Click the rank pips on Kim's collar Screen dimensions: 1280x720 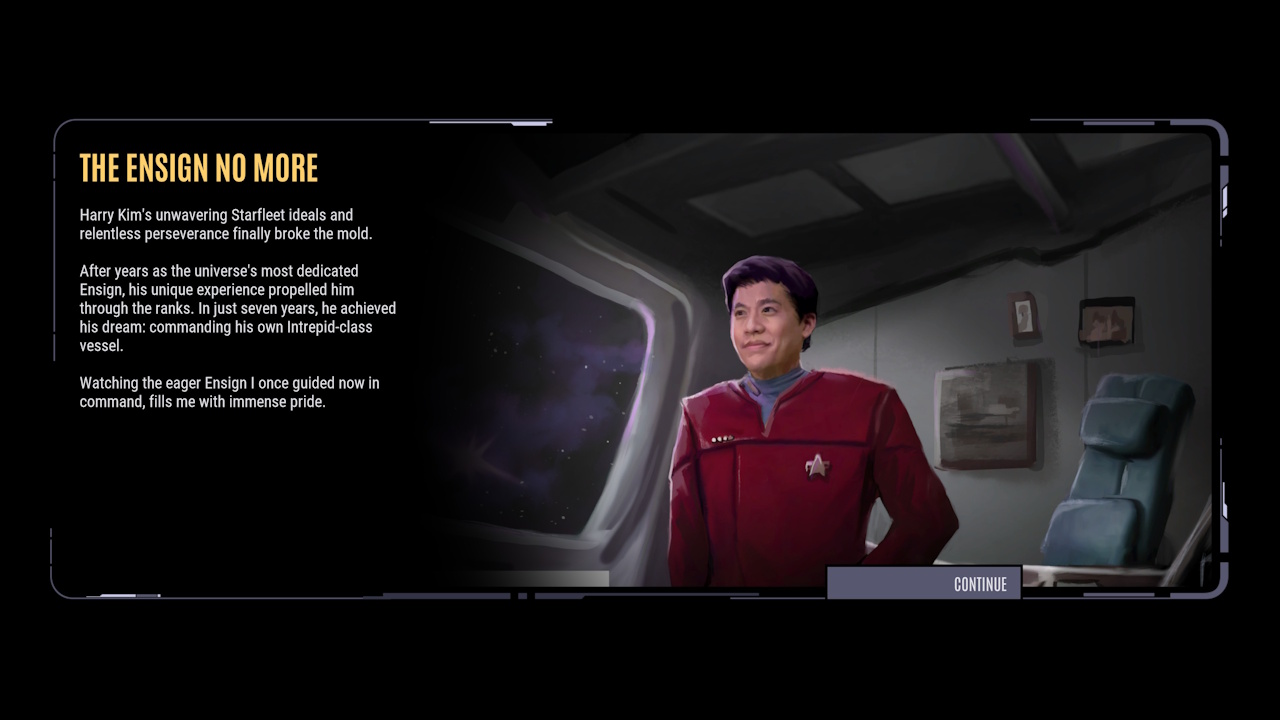(722, 437)
